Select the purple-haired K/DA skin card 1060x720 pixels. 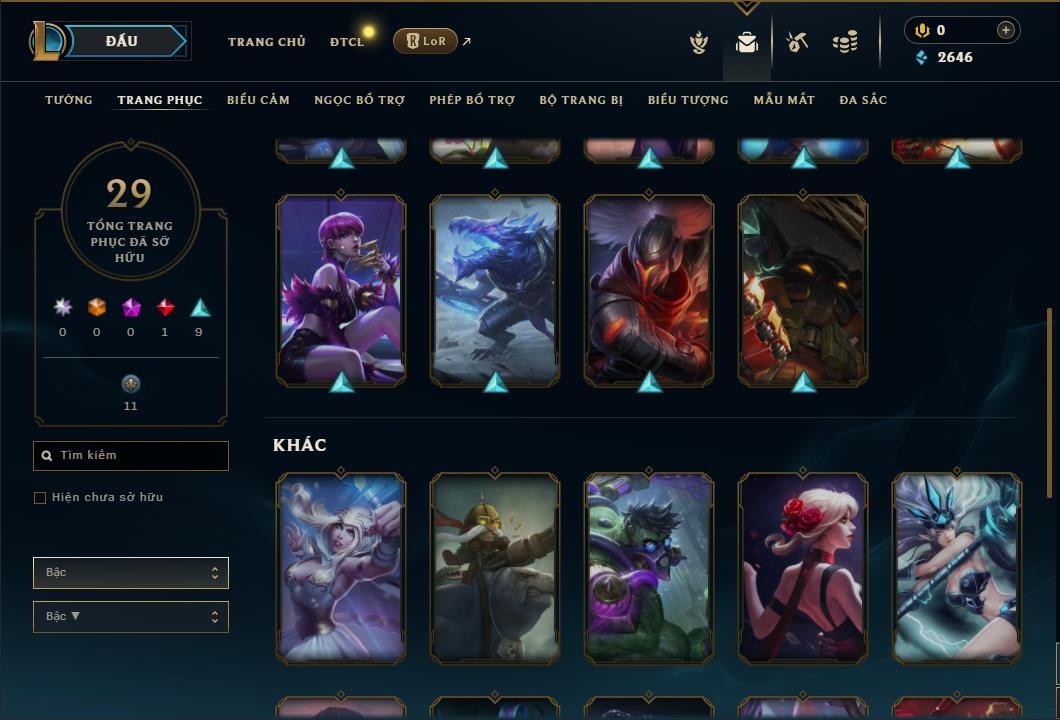click(341, 290)
